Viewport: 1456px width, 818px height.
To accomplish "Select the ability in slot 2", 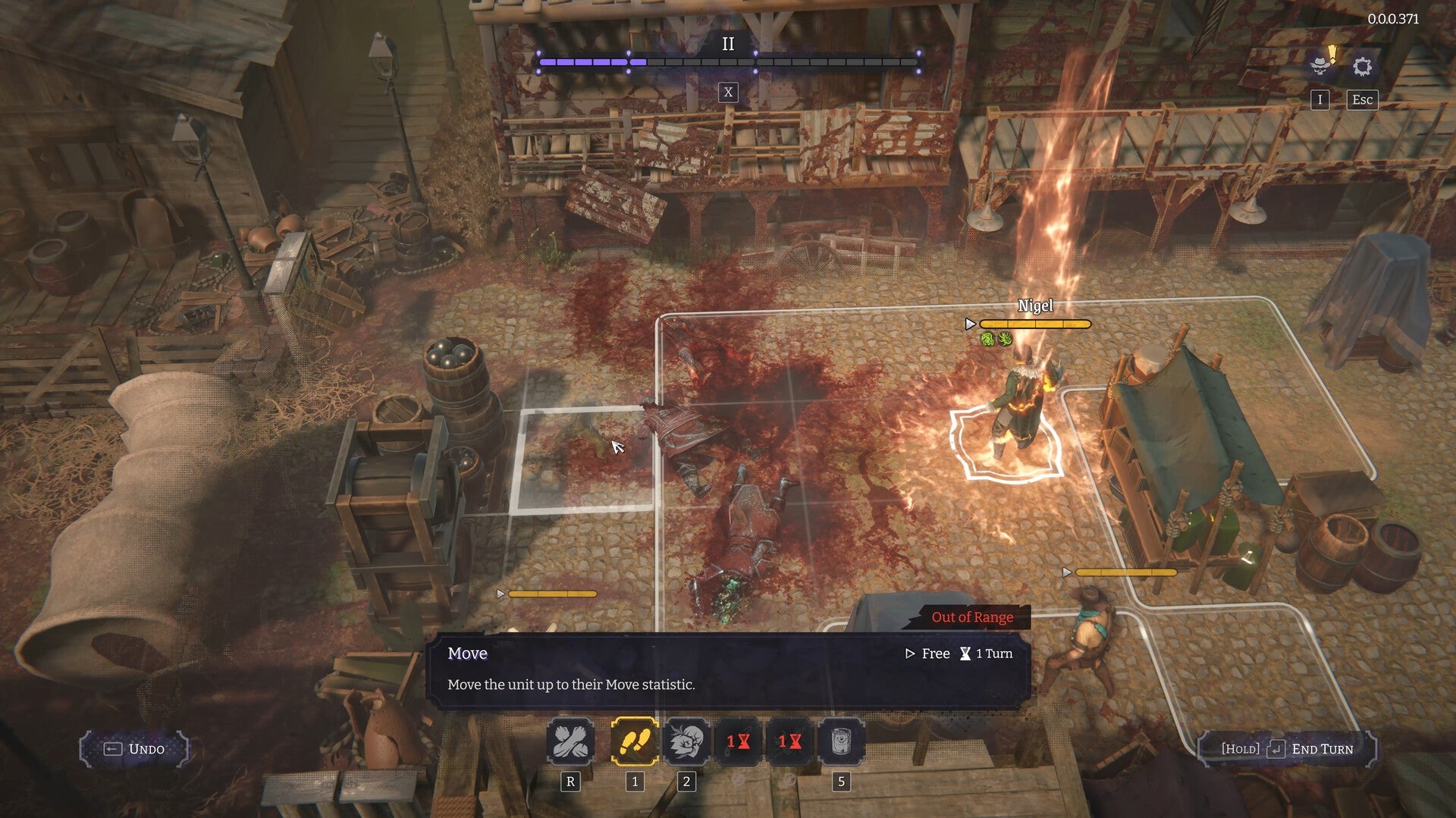I will pyautogui.click(x=685, y=743).
